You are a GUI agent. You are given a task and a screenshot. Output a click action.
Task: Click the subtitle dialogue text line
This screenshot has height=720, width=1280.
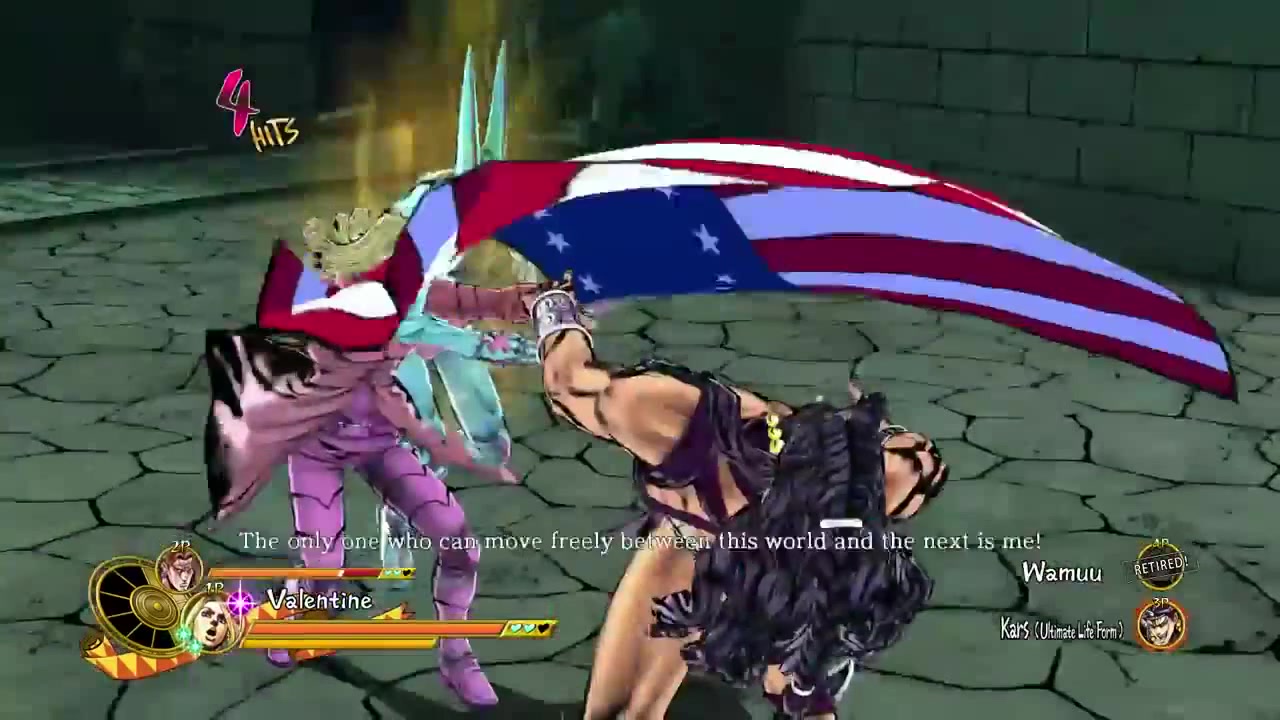click(640, 541)
